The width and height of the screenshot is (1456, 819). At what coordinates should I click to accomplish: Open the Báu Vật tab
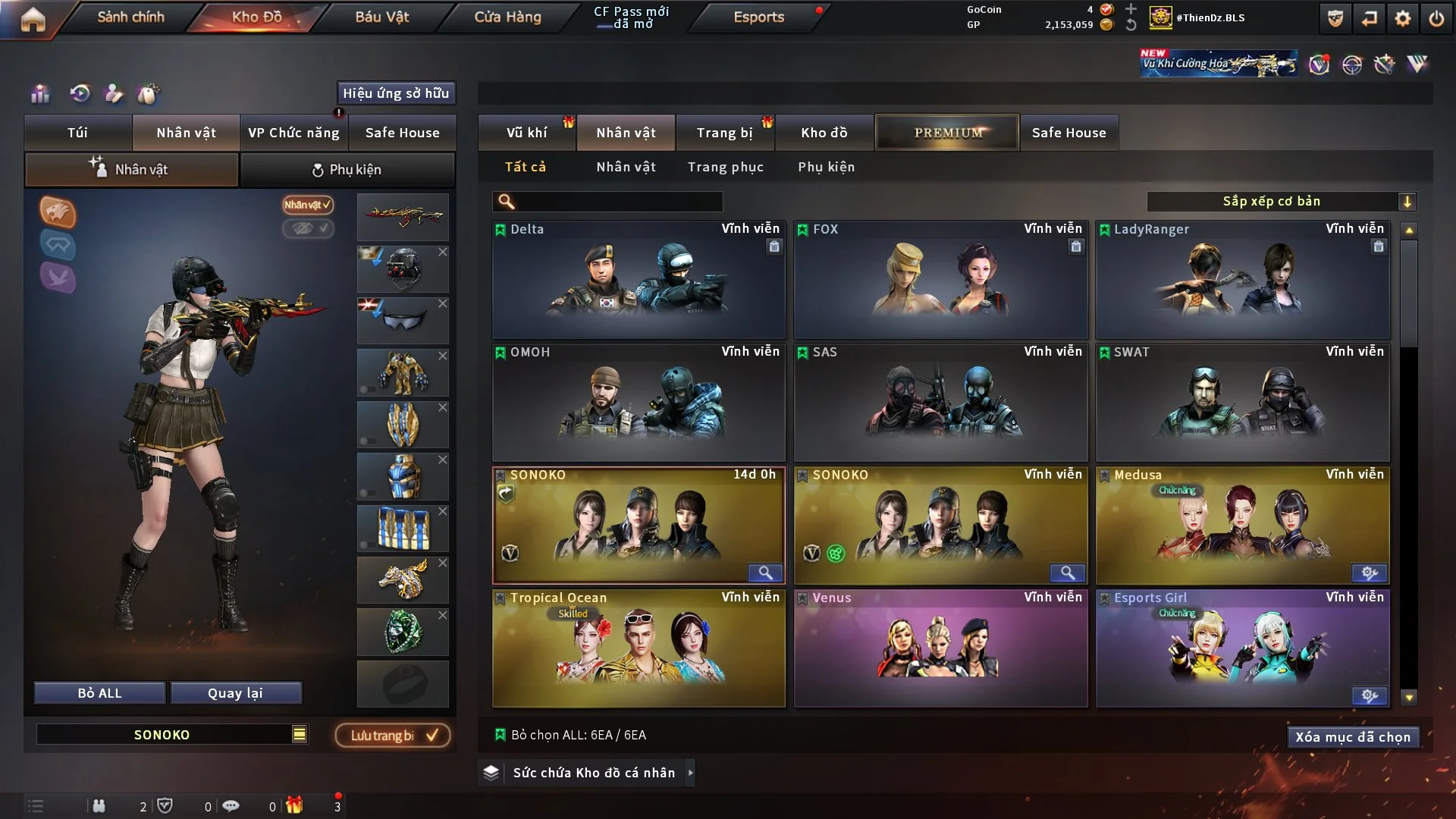381,17
